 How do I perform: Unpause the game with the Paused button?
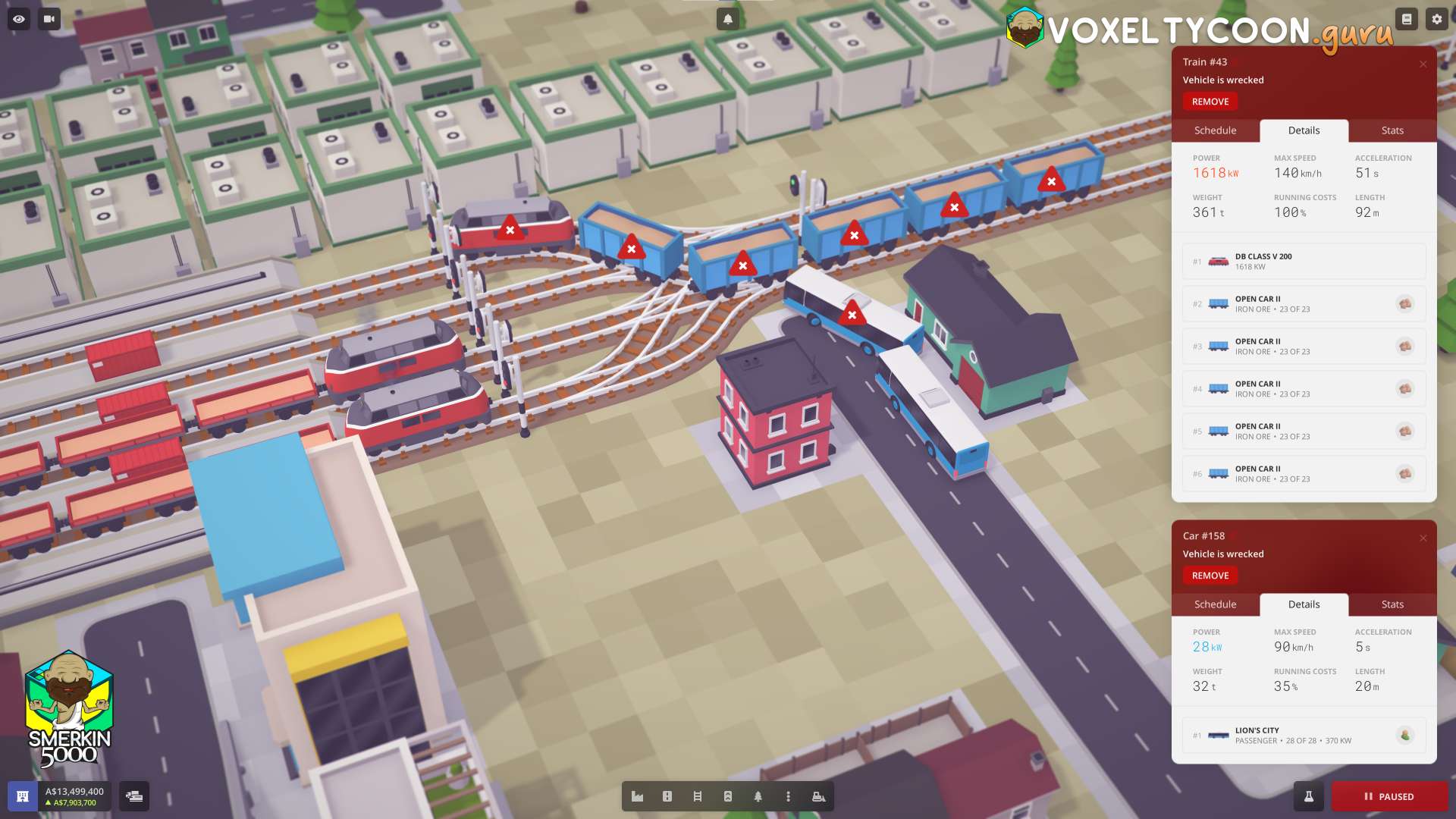click(x=1389, y=796)
